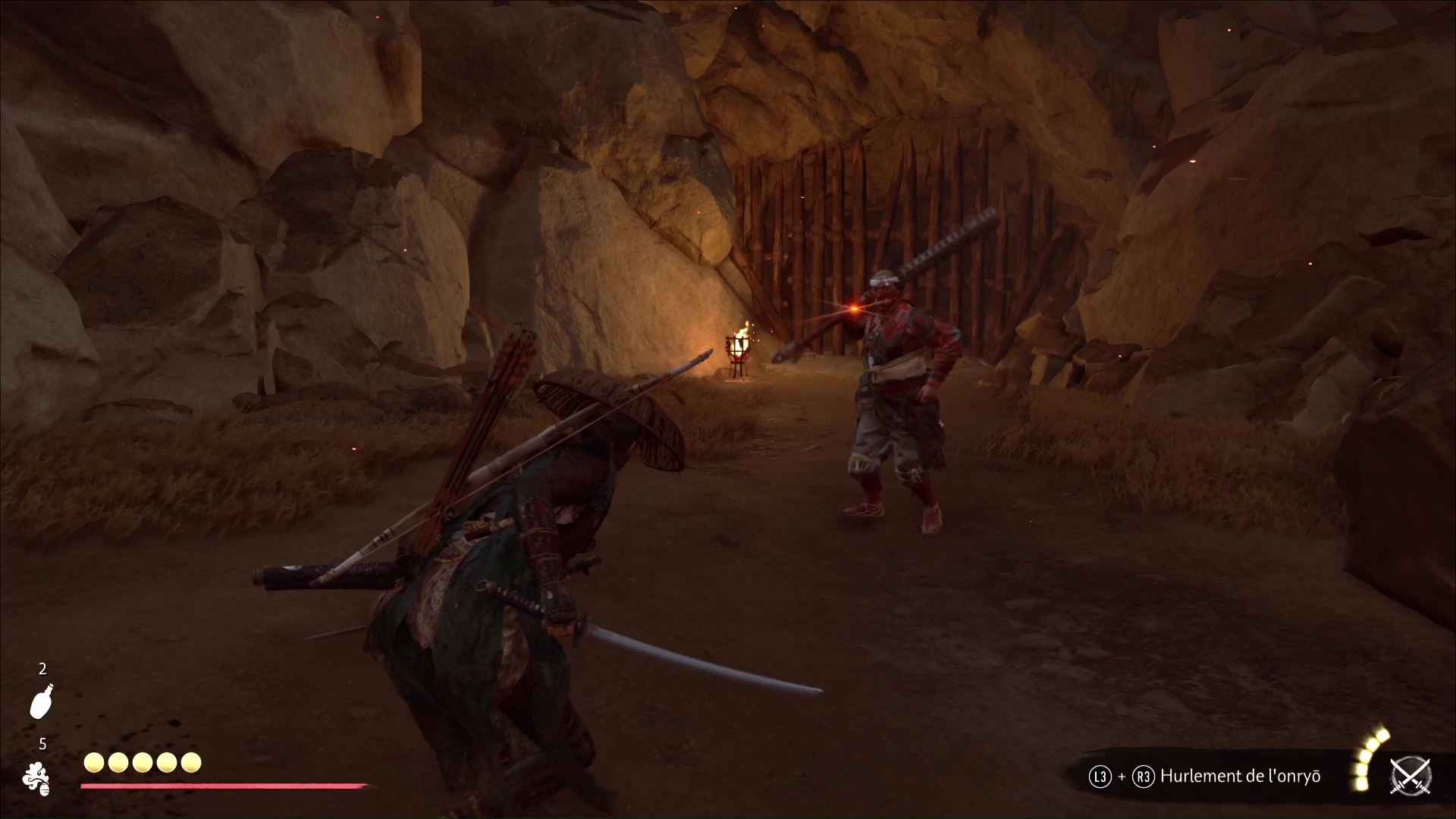Viewport: 1456px width, 819px height.
Task: Use the sake bottle healing item
Action: (42, 700)
